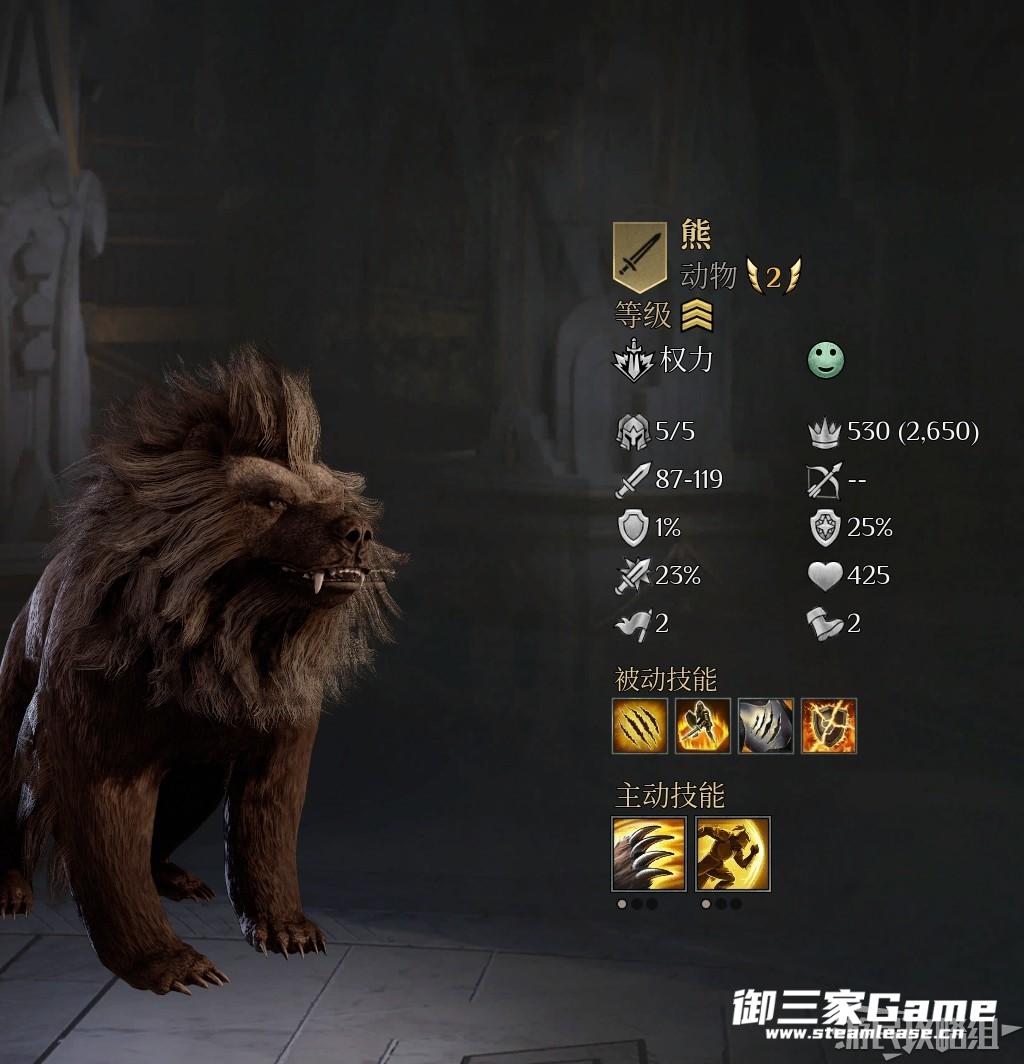Inspect the gold chevron rank icon

pos(697,317)
